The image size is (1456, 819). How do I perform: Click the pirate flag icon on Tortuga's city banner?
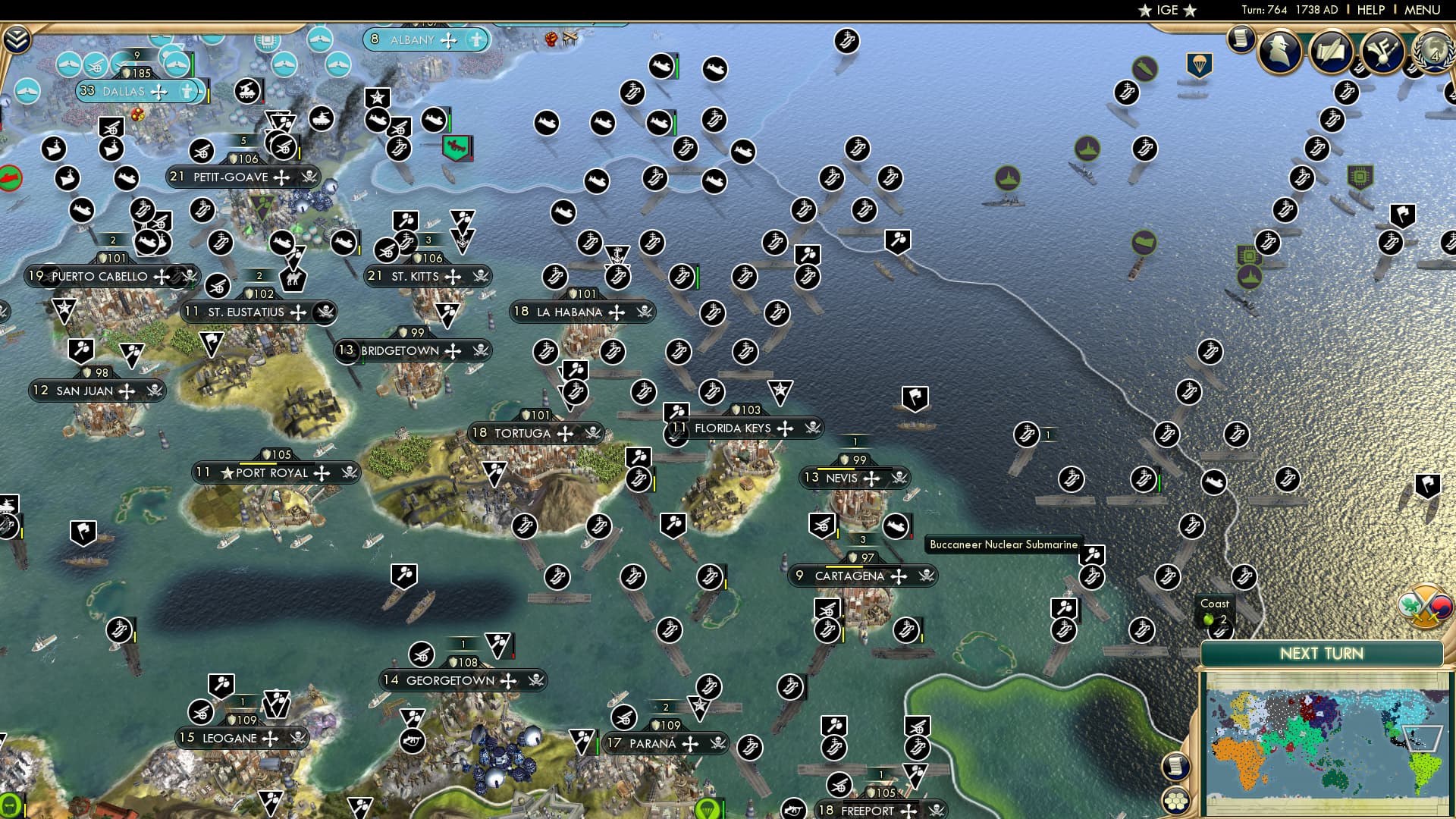point(593,433)
